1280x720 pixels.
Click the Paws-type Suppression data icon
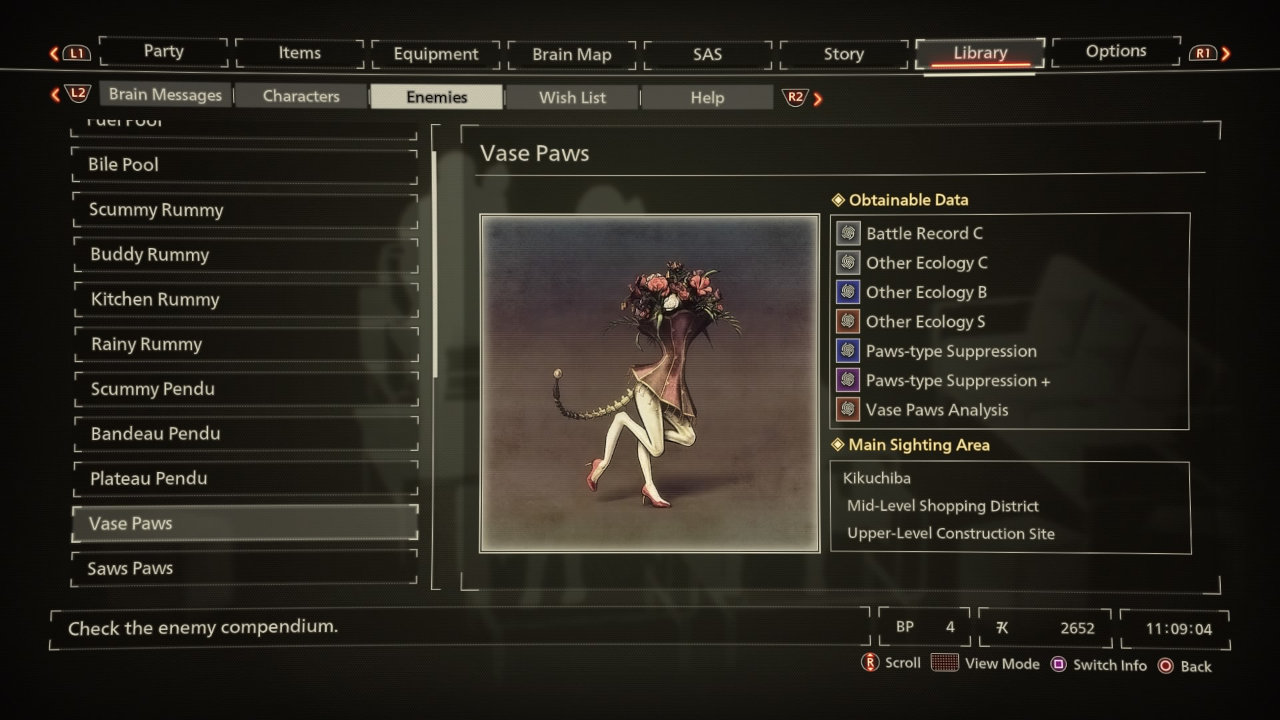click(x=848, y=350)
